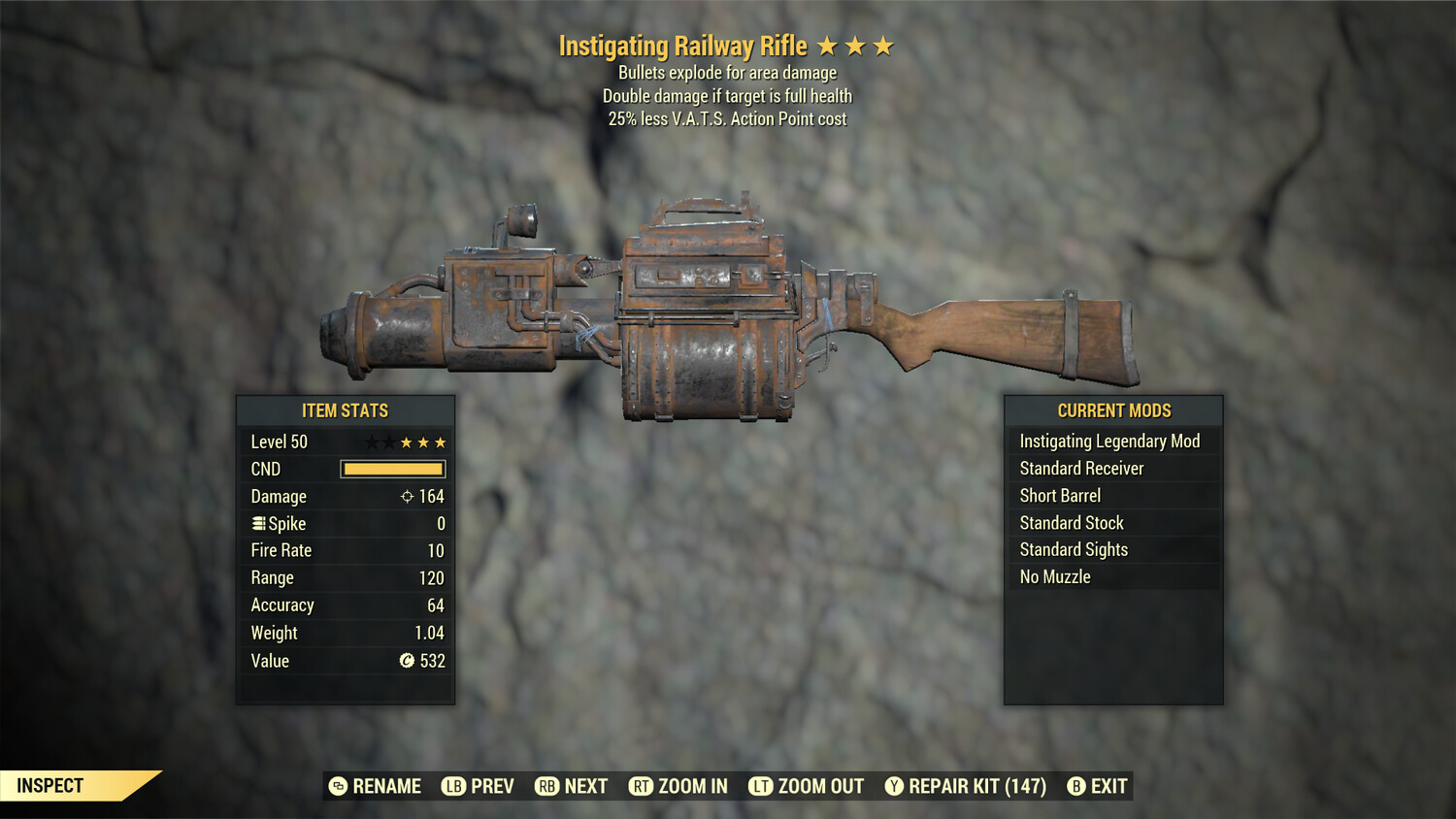Select the ITEM STATS panel header

pos(346,410)
